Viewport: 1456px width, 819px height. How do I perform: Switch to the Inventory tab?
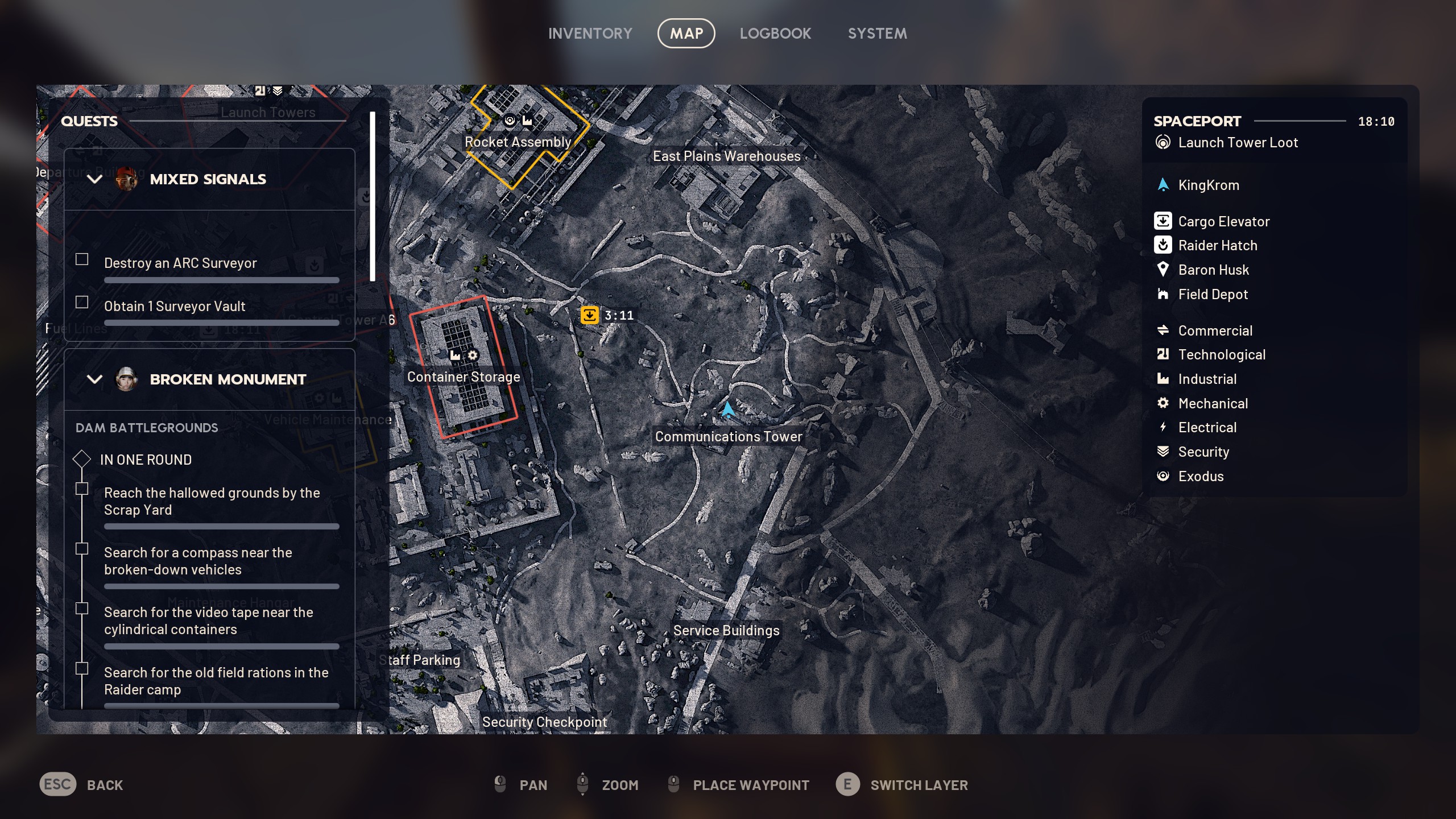(x=590, y=33)
